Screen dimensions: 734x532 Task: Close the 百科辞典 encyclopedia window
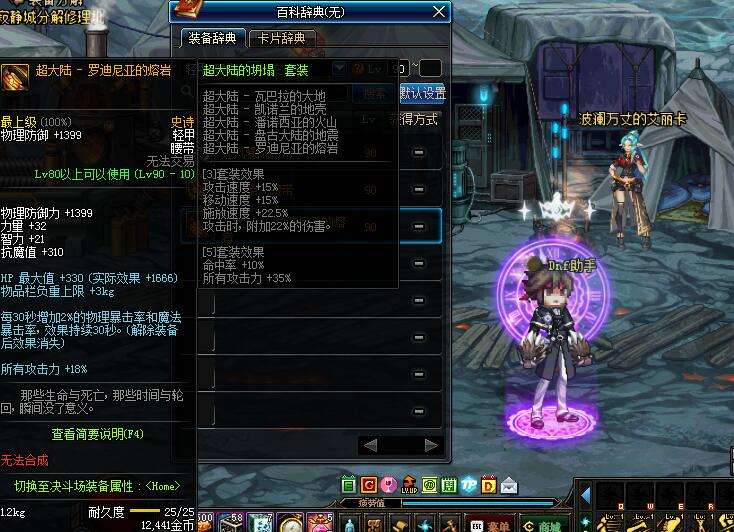tap(438, 12)
